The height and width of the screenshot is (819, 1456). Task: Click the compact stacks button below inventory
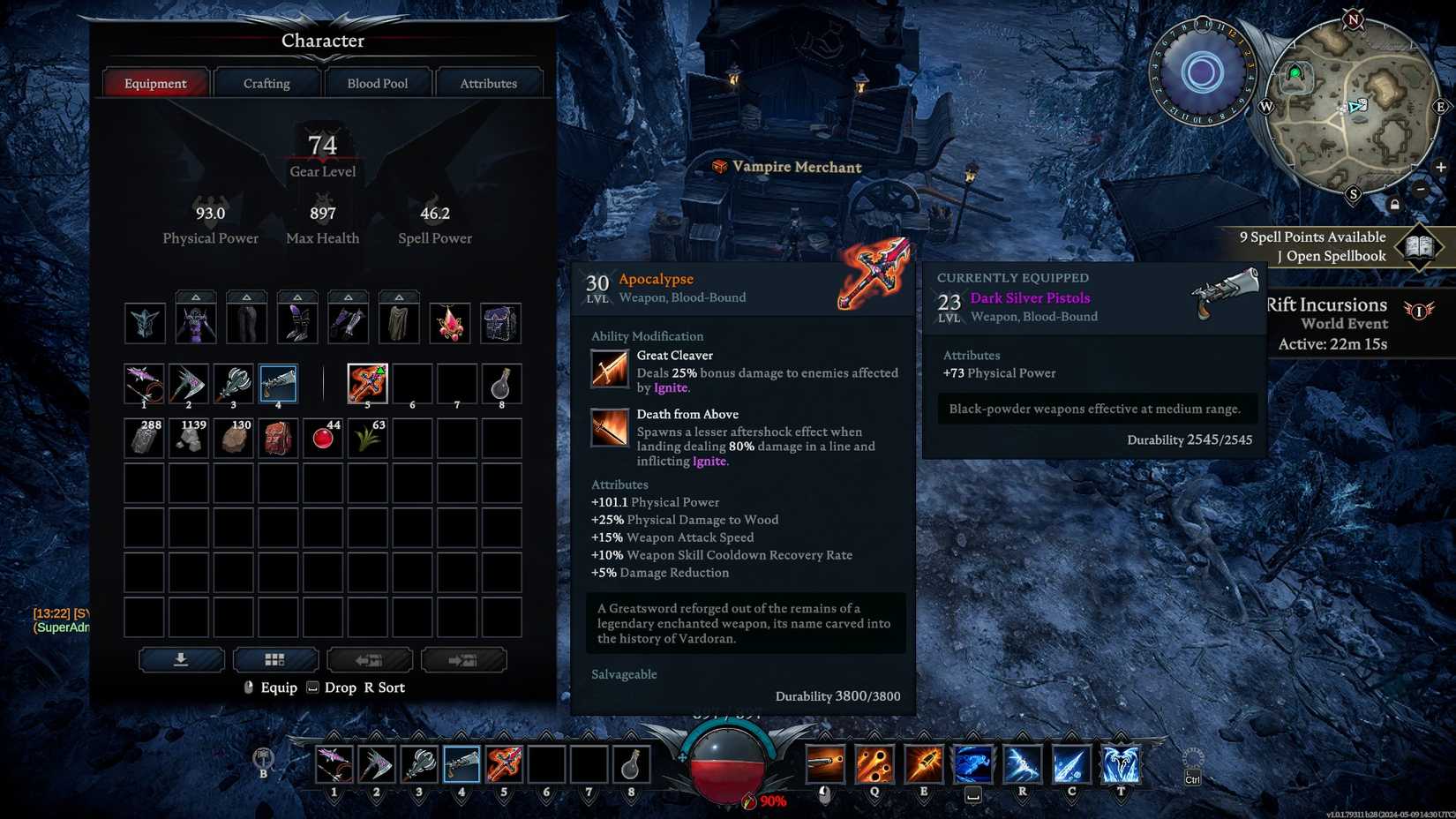click(x=276, y=659)
